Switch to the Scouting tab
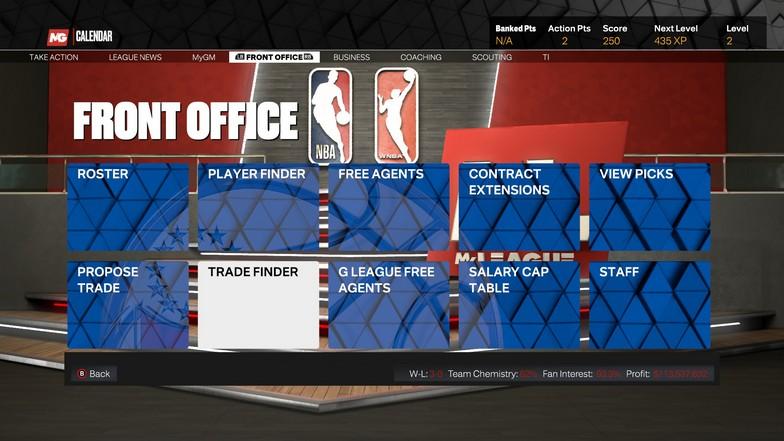Viewport: 784px width, 441px height. pyautogui.click(x=492, y=58)
